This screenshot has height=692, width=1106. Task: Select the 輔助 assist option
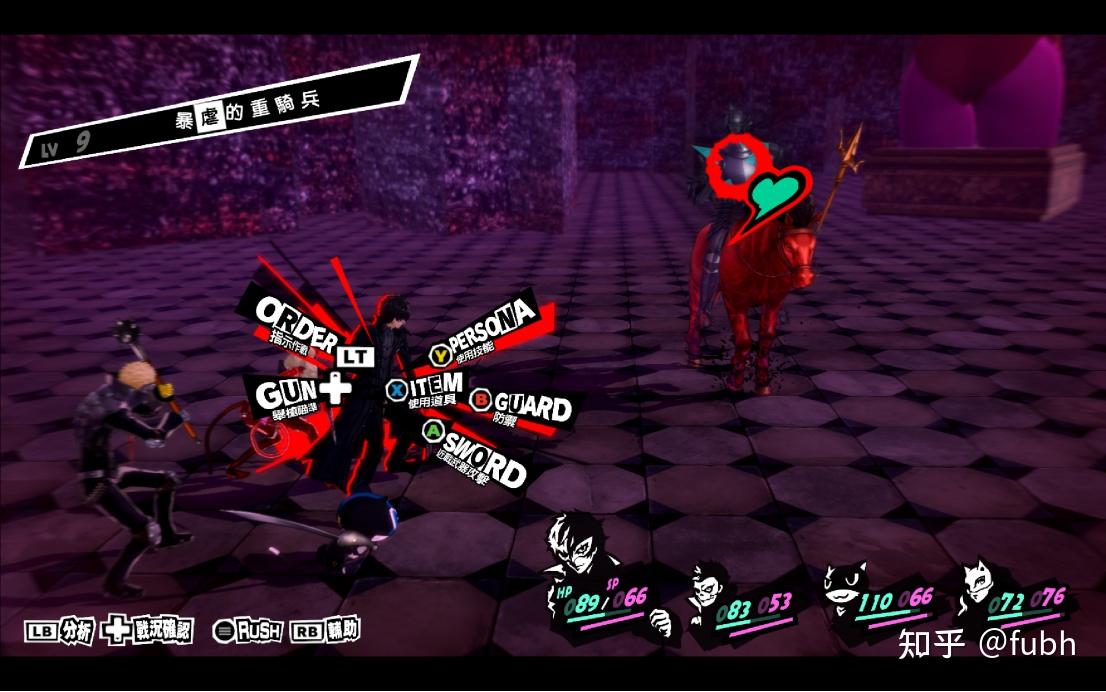[x=325, y=630]
